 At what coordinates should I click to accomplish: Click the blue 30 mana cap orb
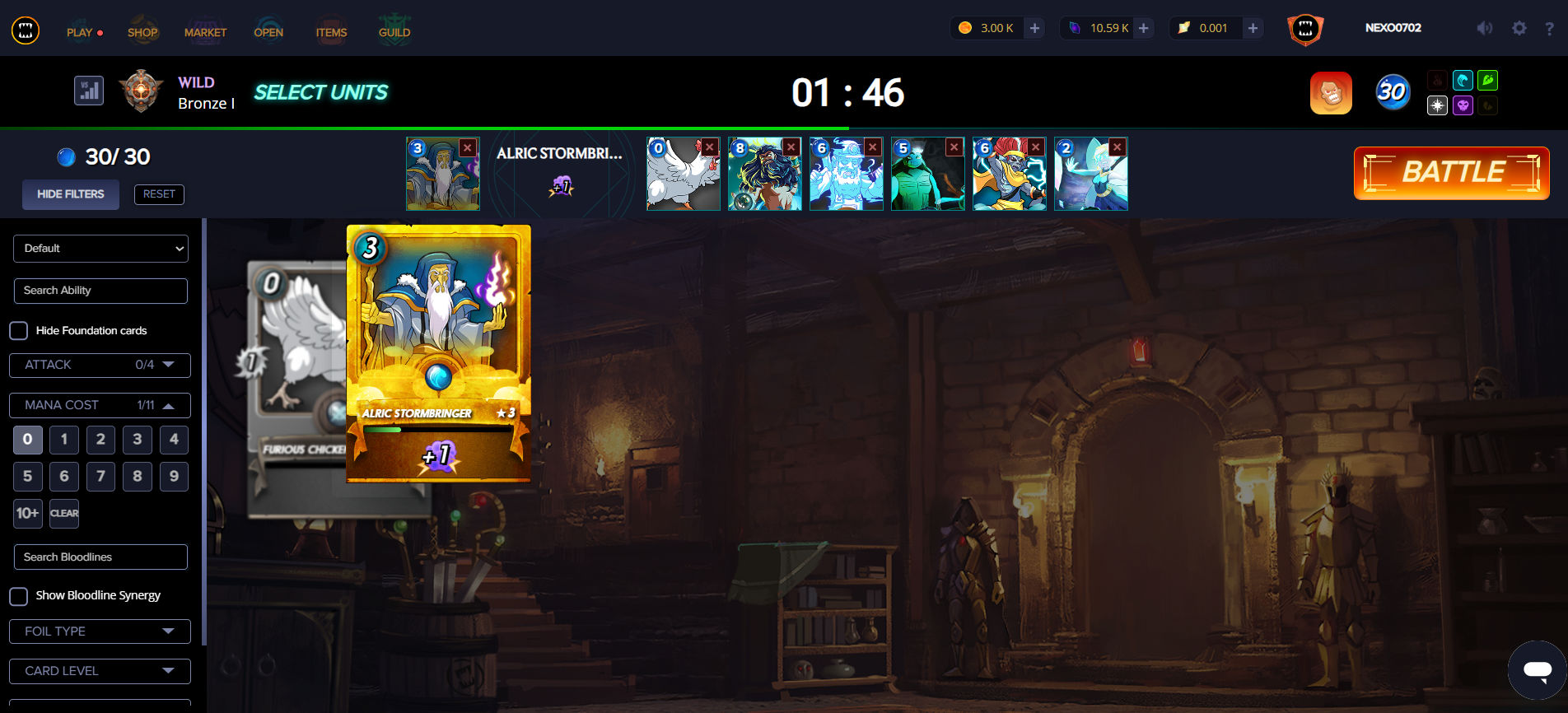pos(1393,92)
